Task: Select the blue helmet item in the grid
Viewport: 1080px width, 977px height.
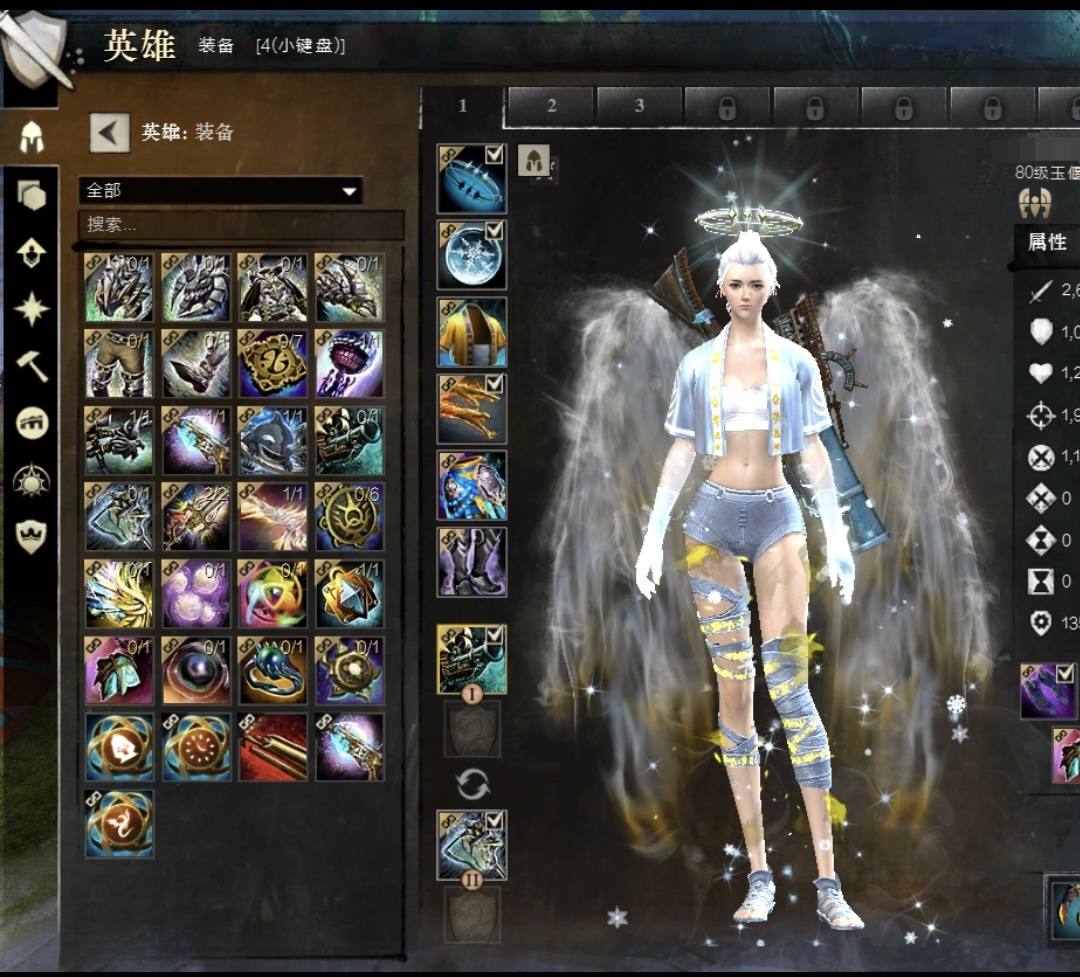Action: pos(273,440)
